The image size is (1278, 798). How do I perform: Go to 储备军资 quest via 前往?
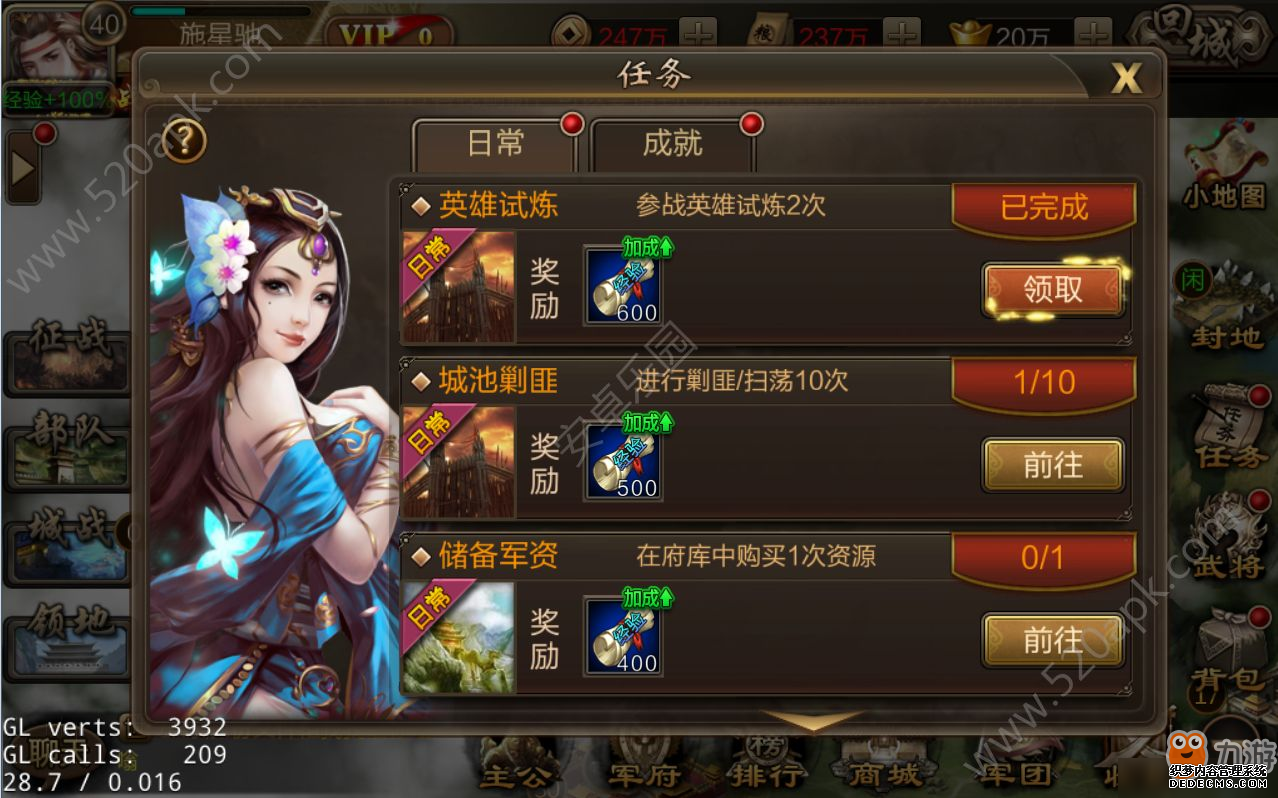point(1053,640)
